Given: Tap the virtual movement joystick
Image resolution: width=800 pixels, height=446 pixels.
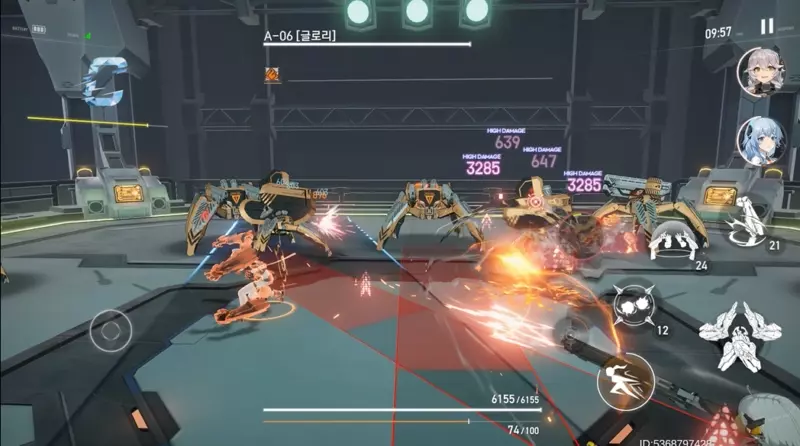Looking at the screenshot, I should point(111,328).
